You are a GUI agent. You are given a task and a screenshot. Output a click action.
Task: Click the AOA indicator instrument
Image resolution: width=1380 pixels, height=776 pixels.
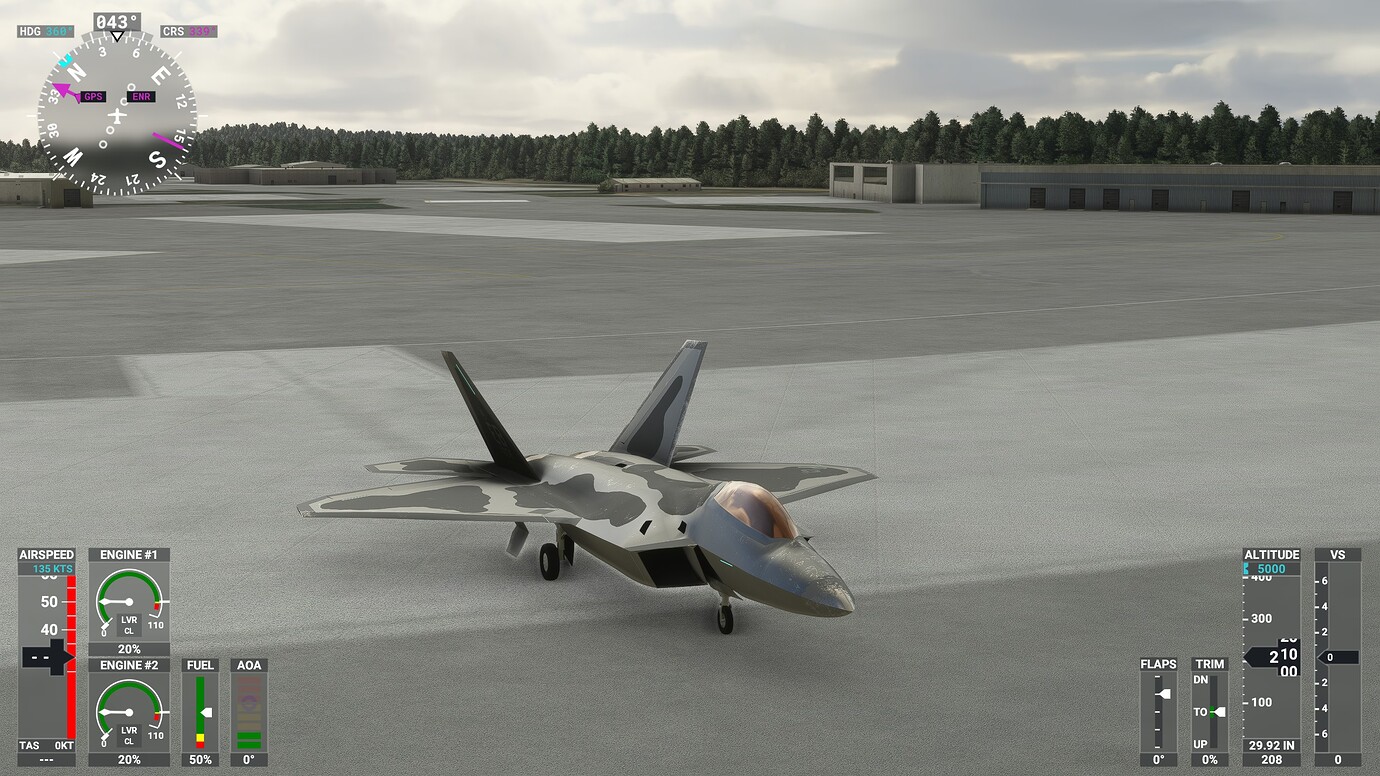pos(249,710)
